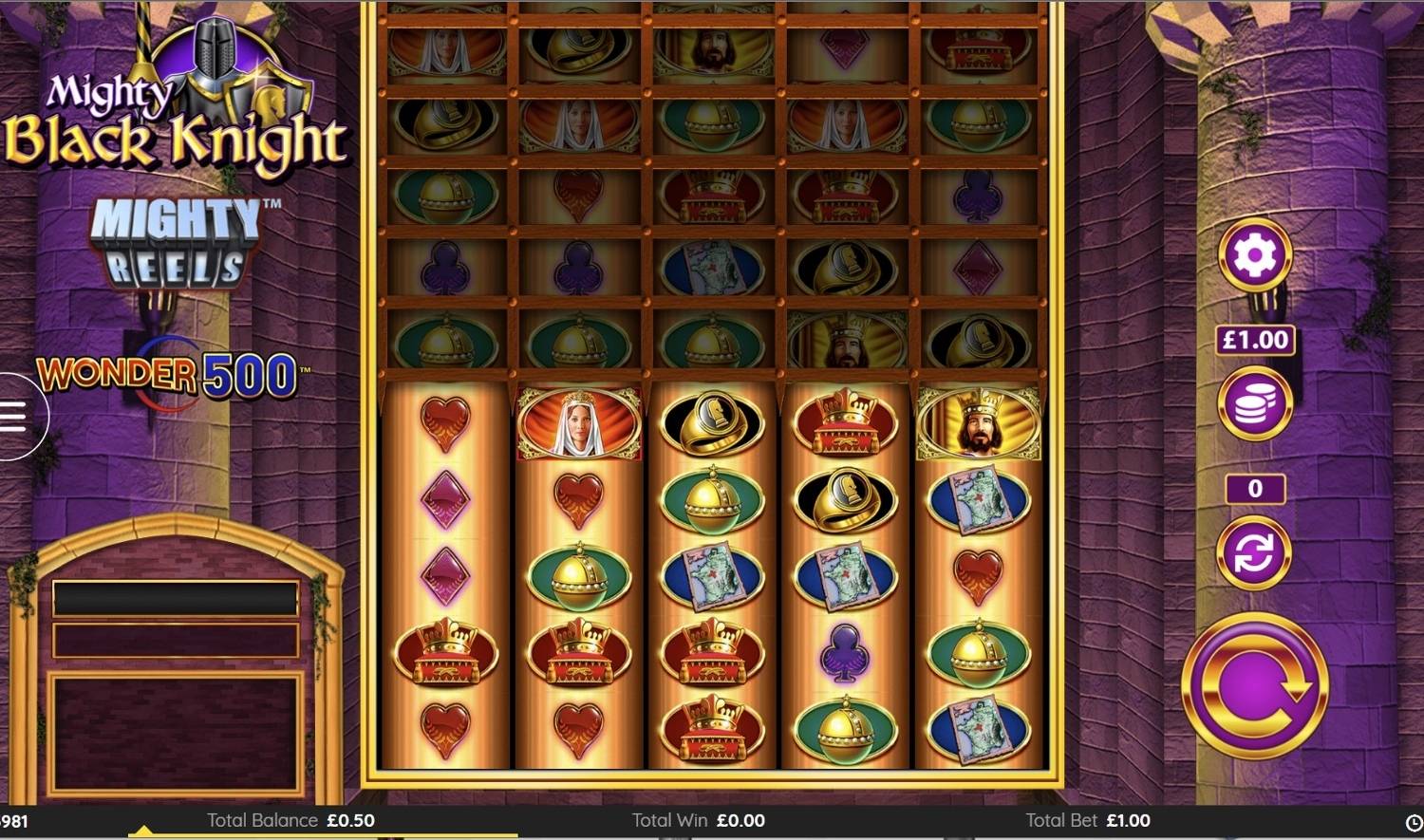Screen dimensions: 1424x840
Task: Activate the autoplay arrows button
Action: pos(1255,552)
